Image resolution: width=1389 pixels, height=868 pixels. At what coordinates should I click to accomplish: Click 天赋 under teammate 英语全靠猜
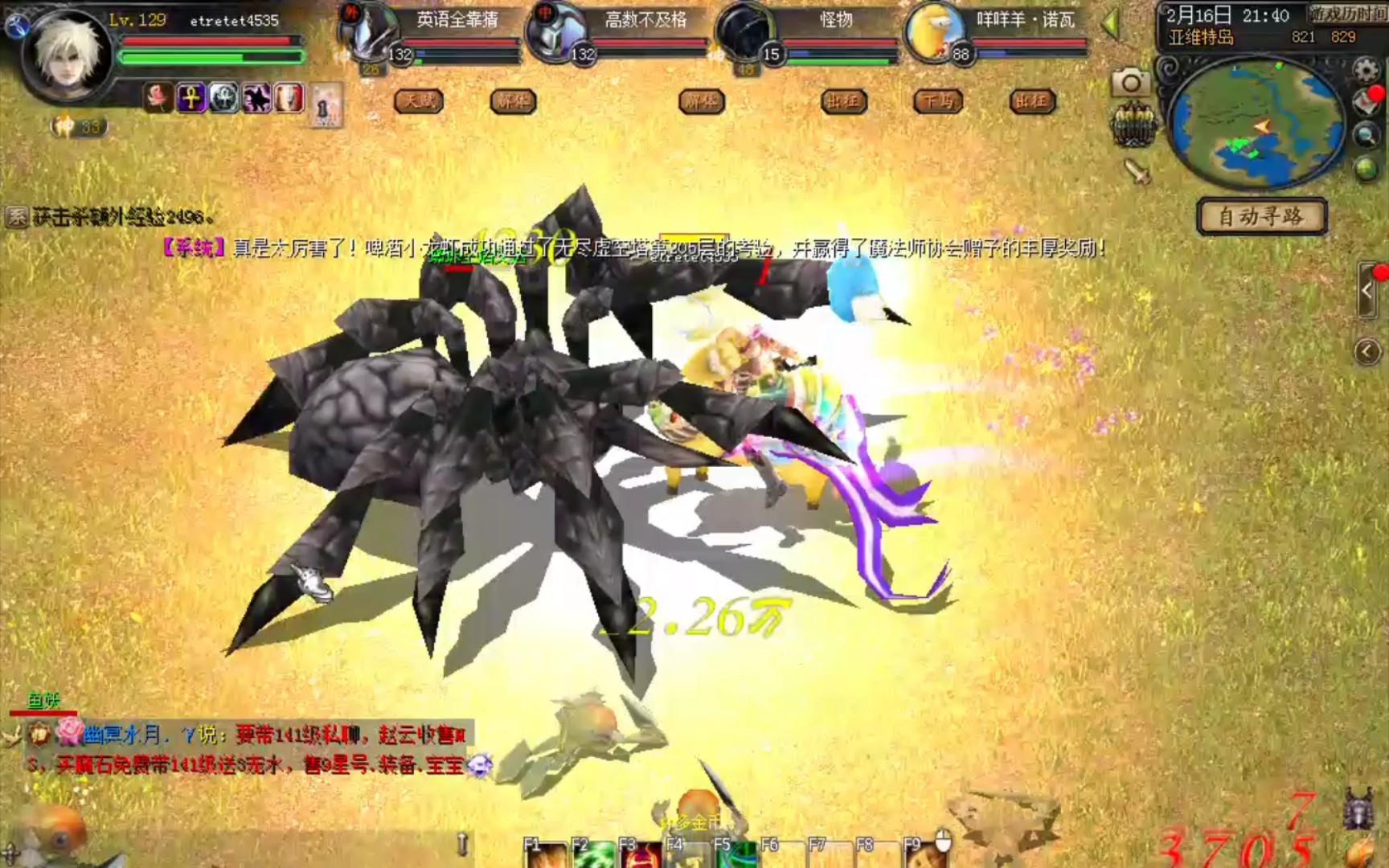click(419, 102)
